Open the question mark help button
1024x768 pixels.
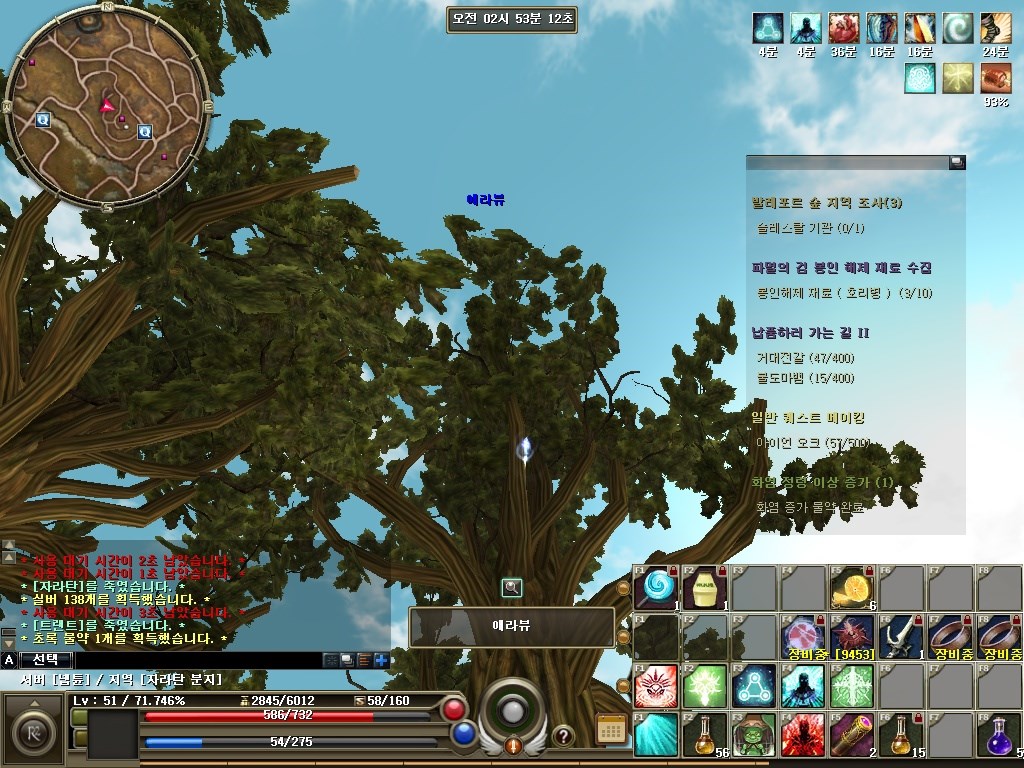tap(563, 736)
